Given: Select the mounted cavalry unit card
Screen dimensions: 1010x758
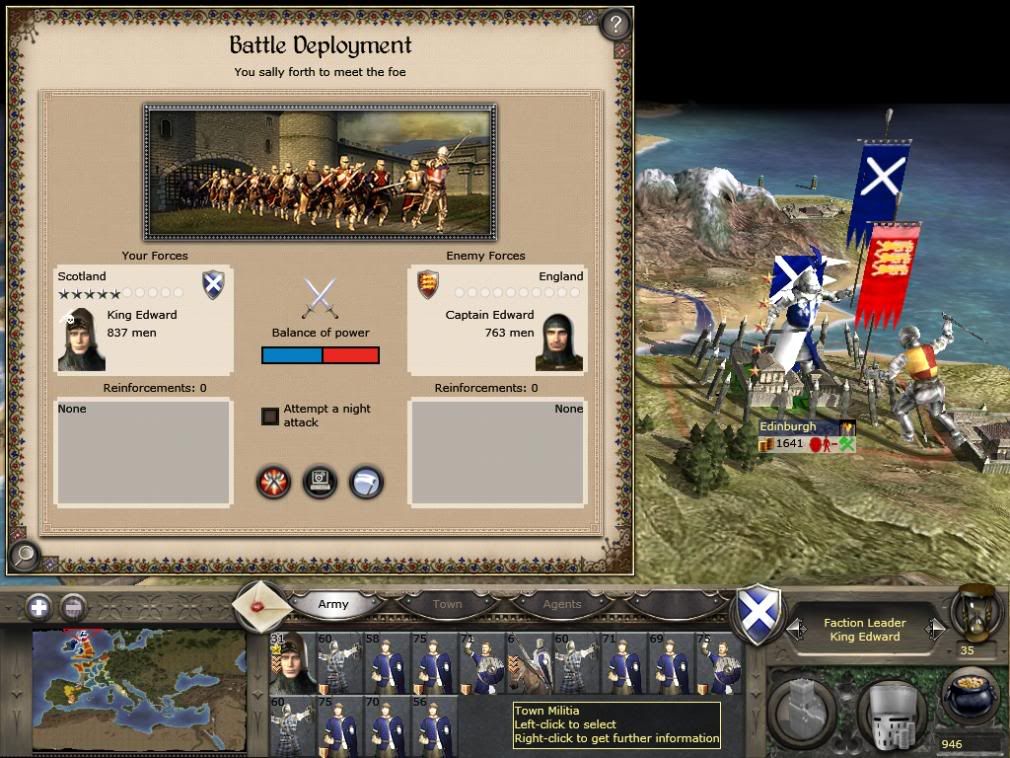Looking at the screenshot, I should pos(529,662).
